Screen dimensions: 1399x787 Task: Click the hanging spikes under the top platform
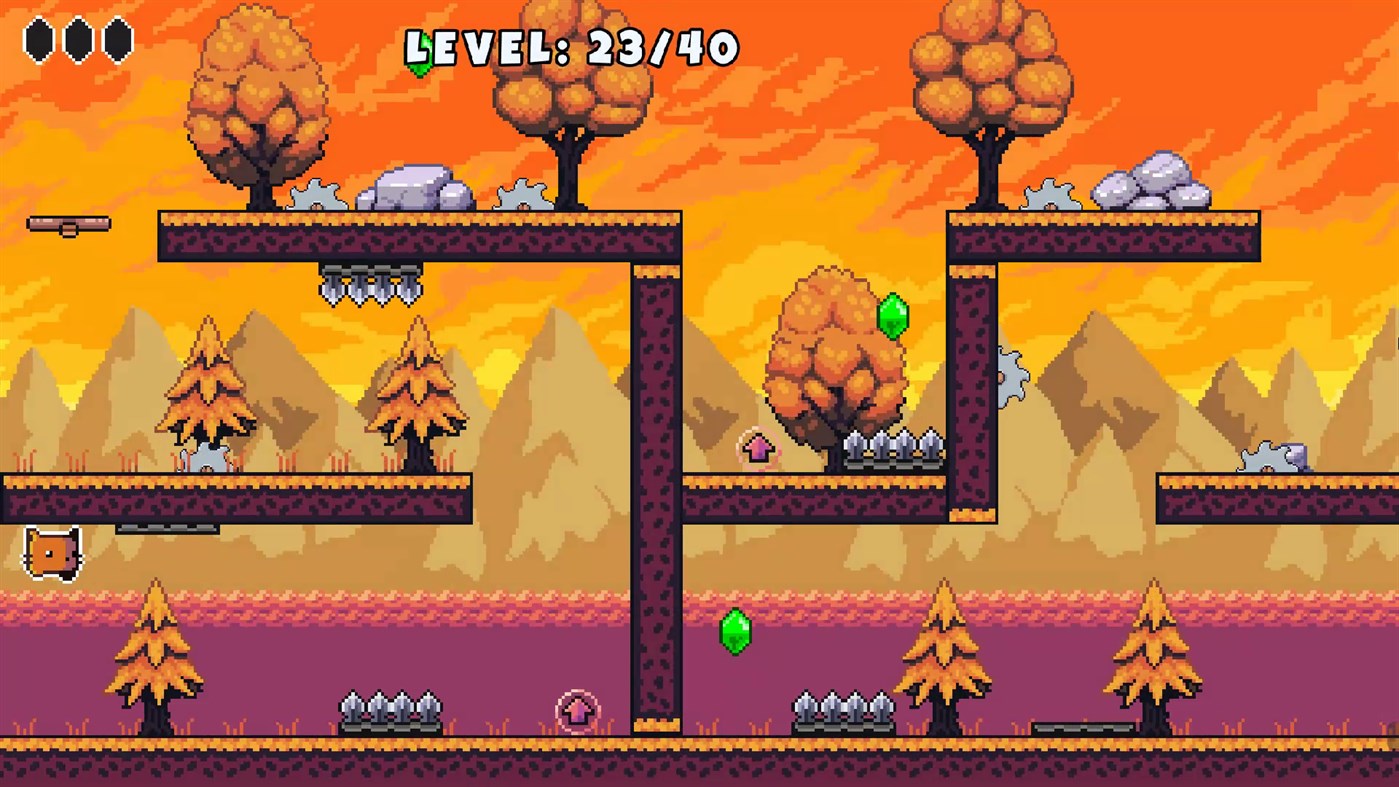pos(372,283)
